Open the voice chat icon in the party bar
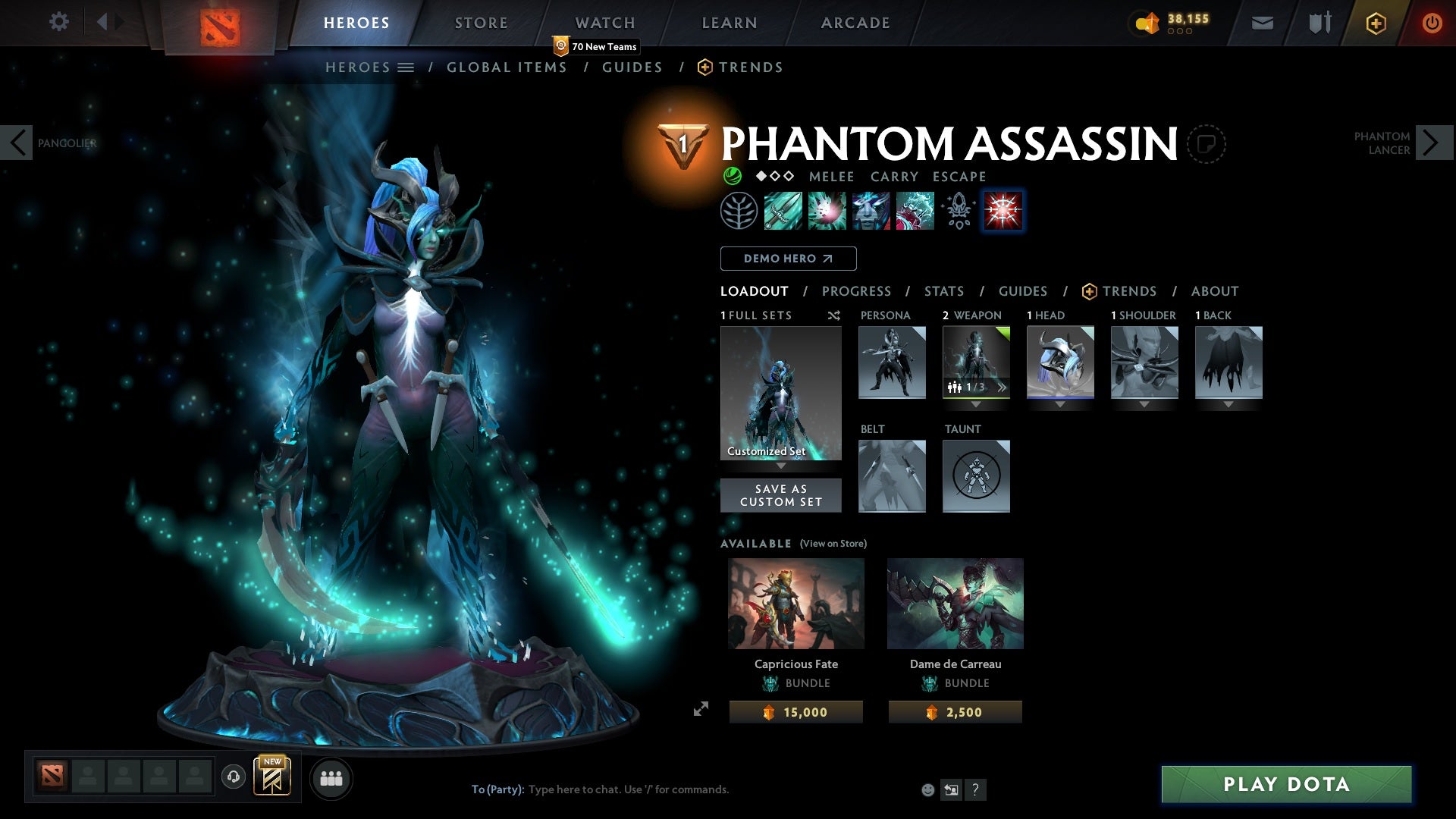Screen dimensions: 1456x819 233,777
